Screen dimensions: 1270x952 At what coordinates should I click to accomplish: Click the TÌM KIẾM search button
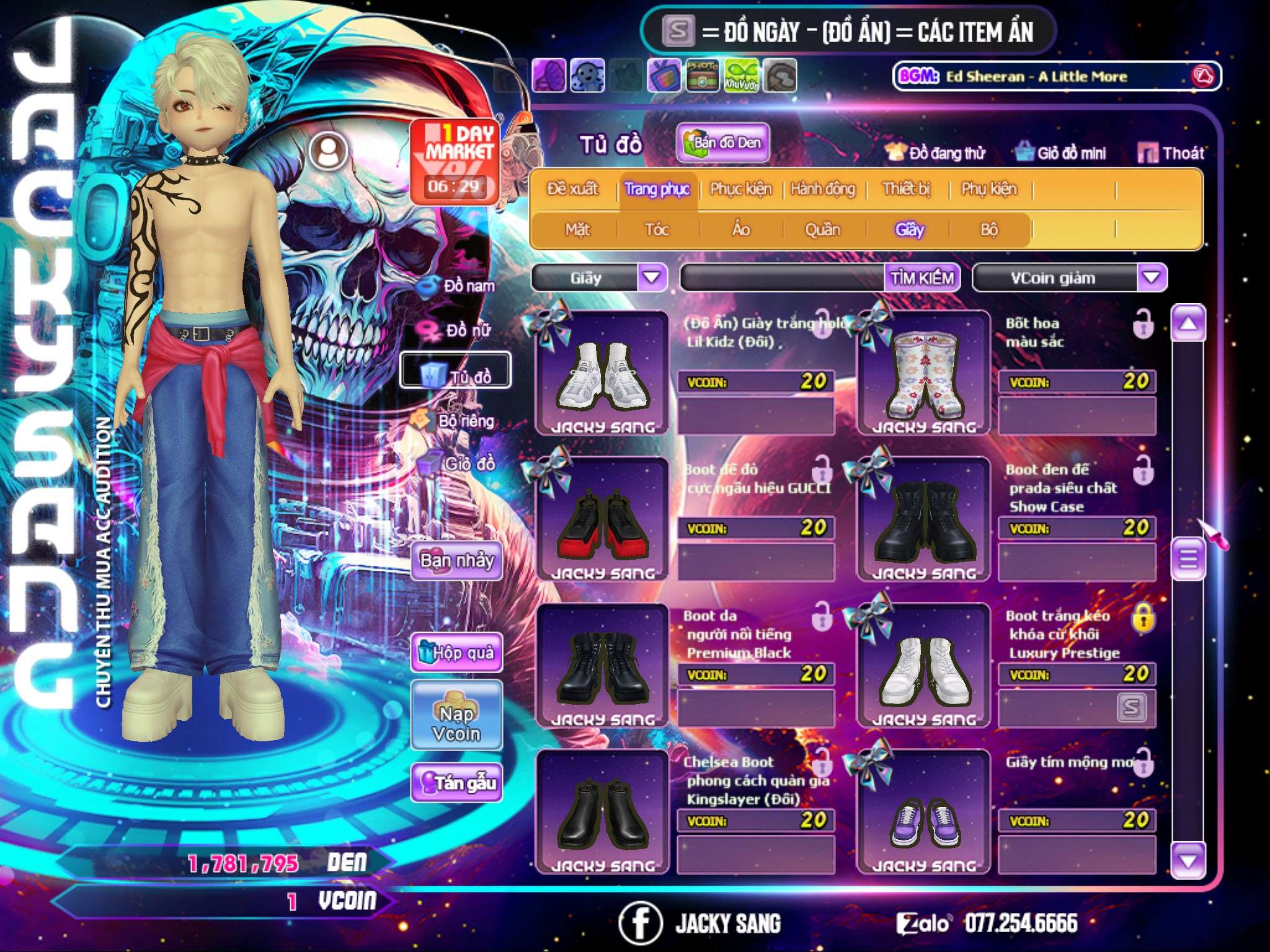pos(922,278)
